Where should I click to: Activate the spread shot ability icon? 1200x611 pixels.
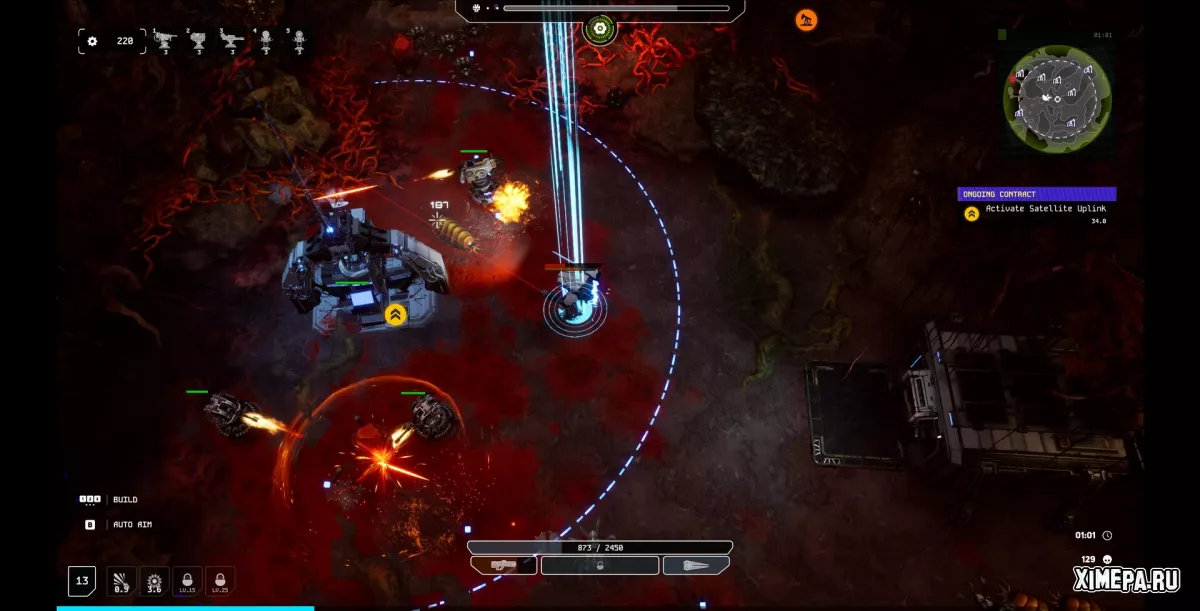122,581
